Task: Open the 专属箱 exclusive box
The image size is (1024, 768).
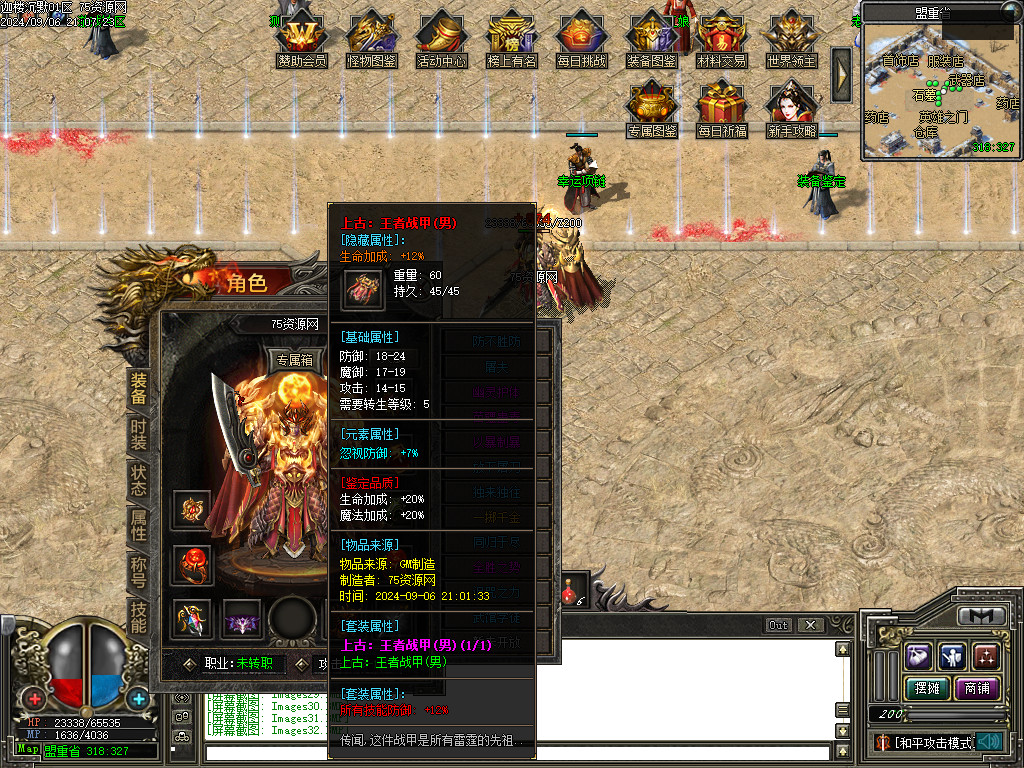Action: (295, 361)
